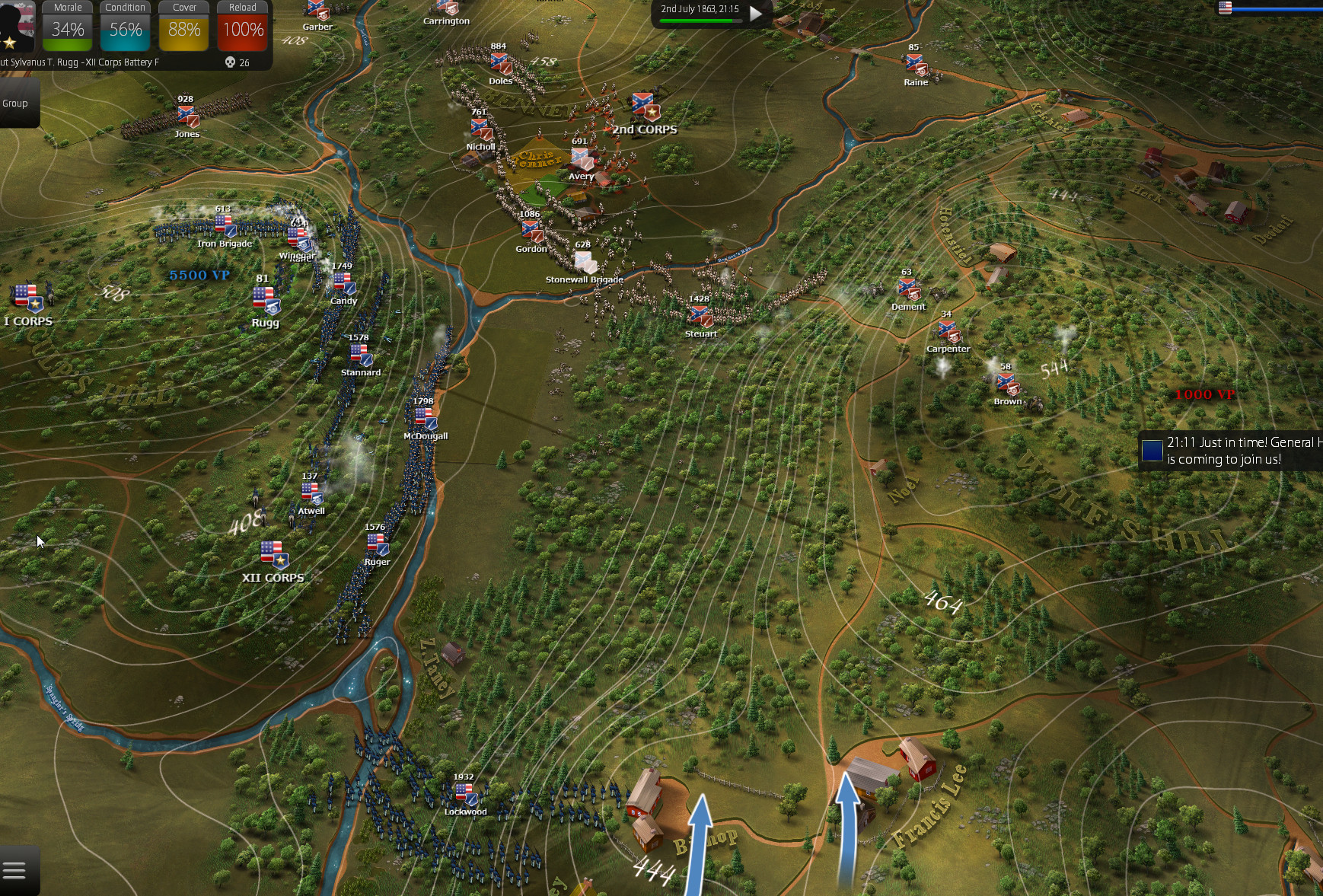
Task: Select Candy's brigade flag
Action: (x=344, y=283)
